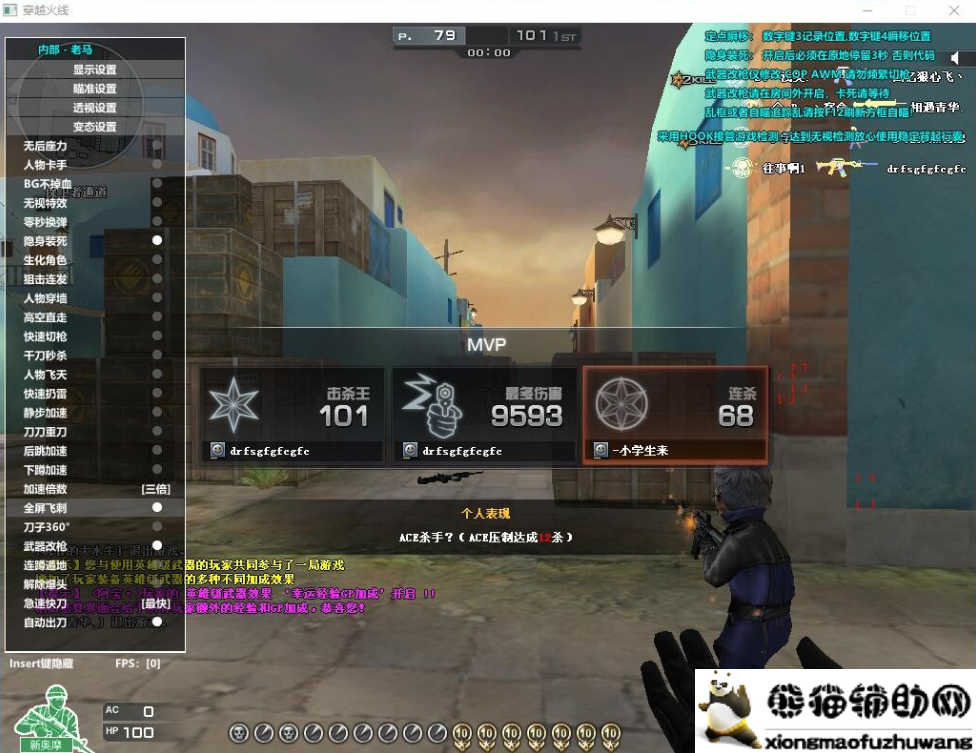Viewport: 976px width, 753px height.
Task: Open the 显示设置 menu section
Action: (95, 70)
